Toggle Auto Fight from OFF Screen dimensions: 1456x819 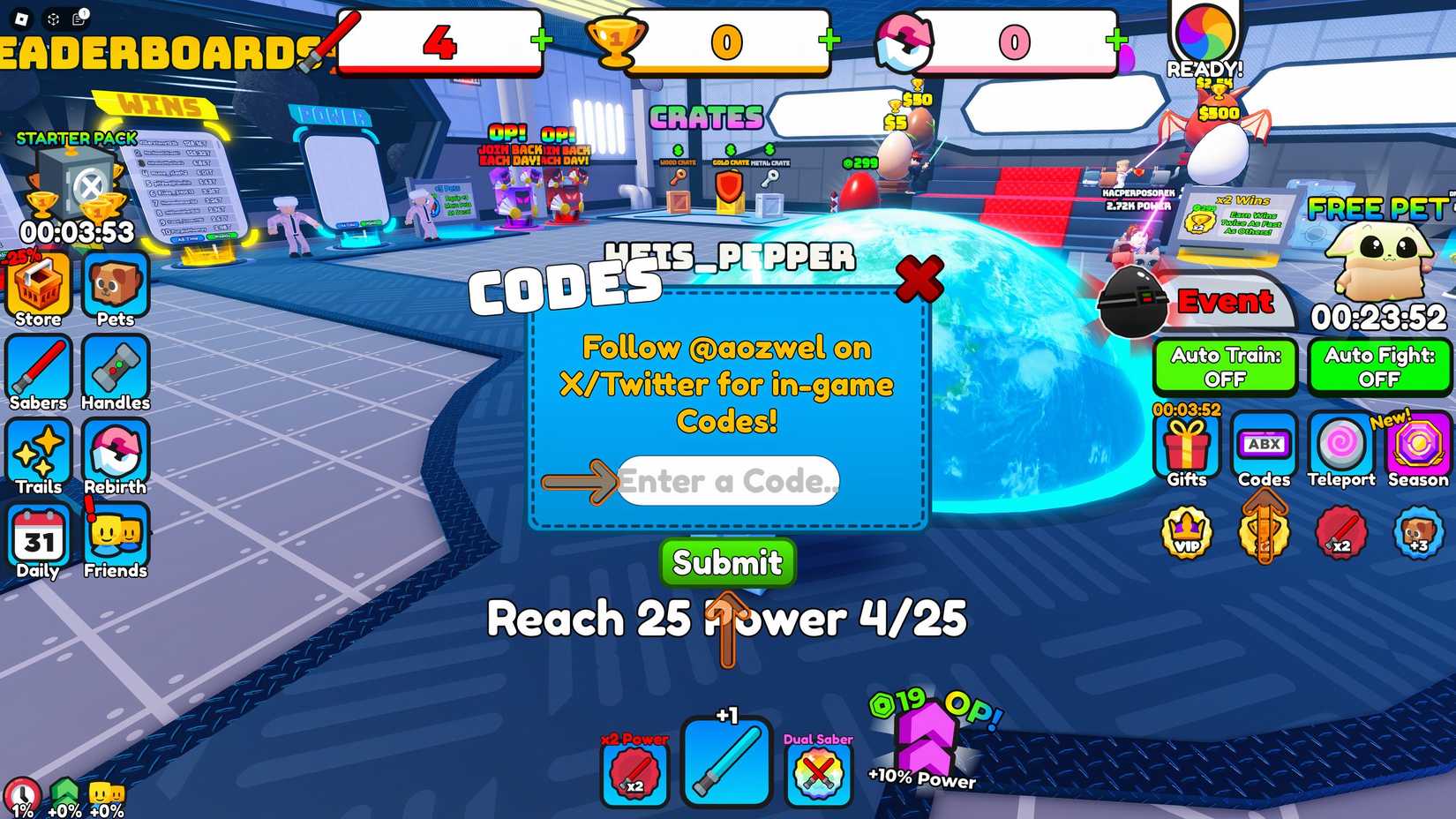(1379, 366)
